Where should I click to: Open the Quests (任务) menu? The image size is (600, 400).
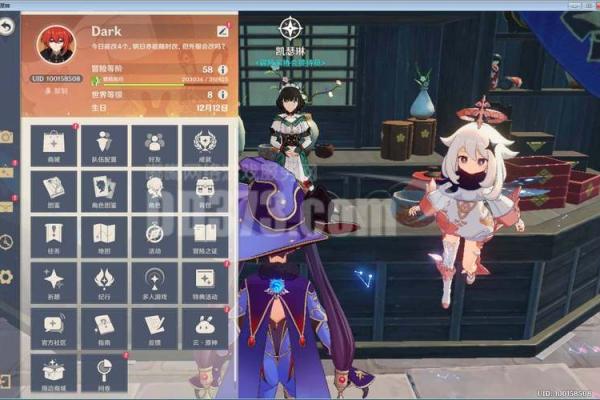coord(54,237)
